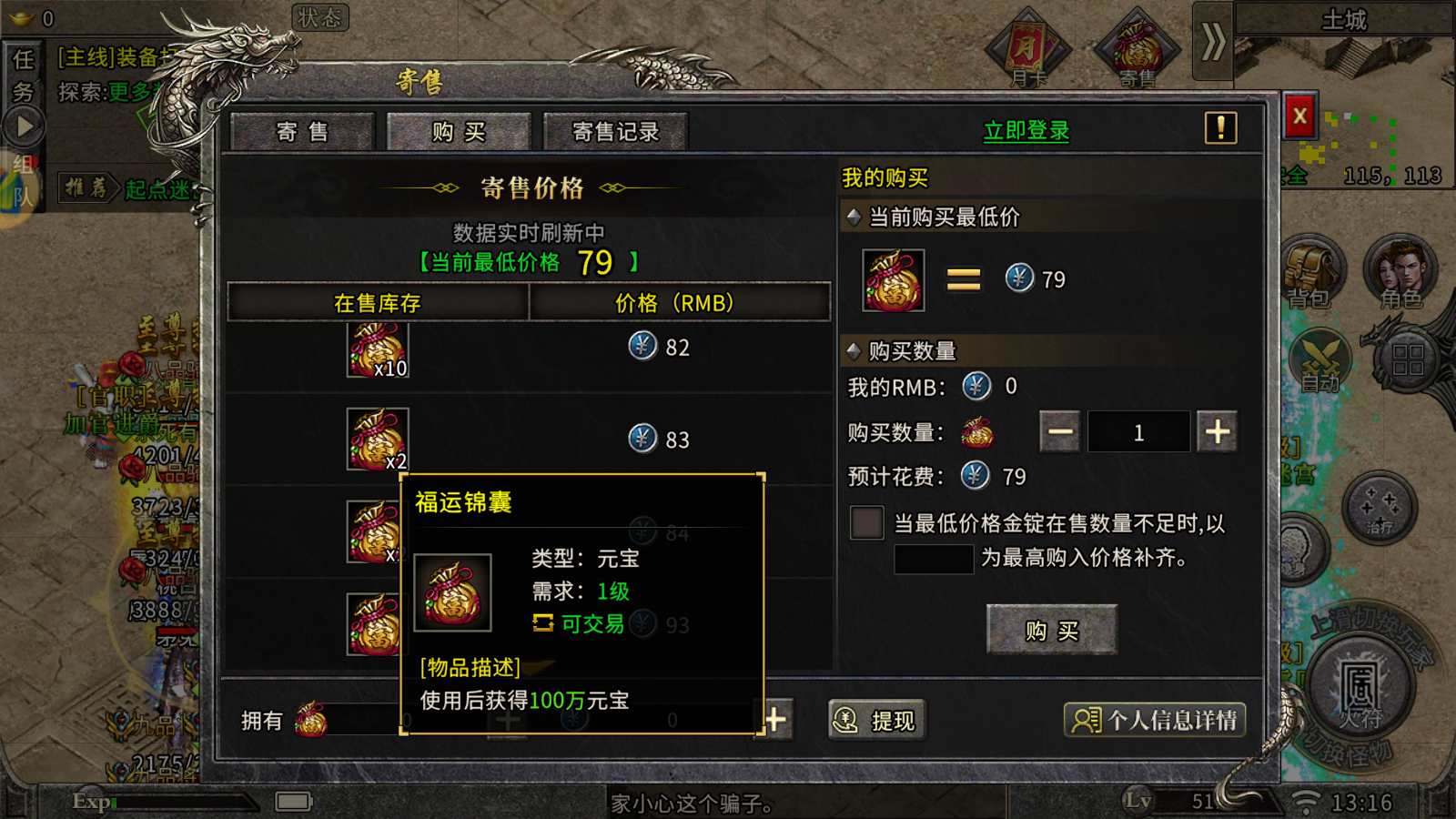This screenshot has width=1456, height=819.
Task: Click the quantity input field showing 1
Action: pyautogui.click(x=1138, y=431)
